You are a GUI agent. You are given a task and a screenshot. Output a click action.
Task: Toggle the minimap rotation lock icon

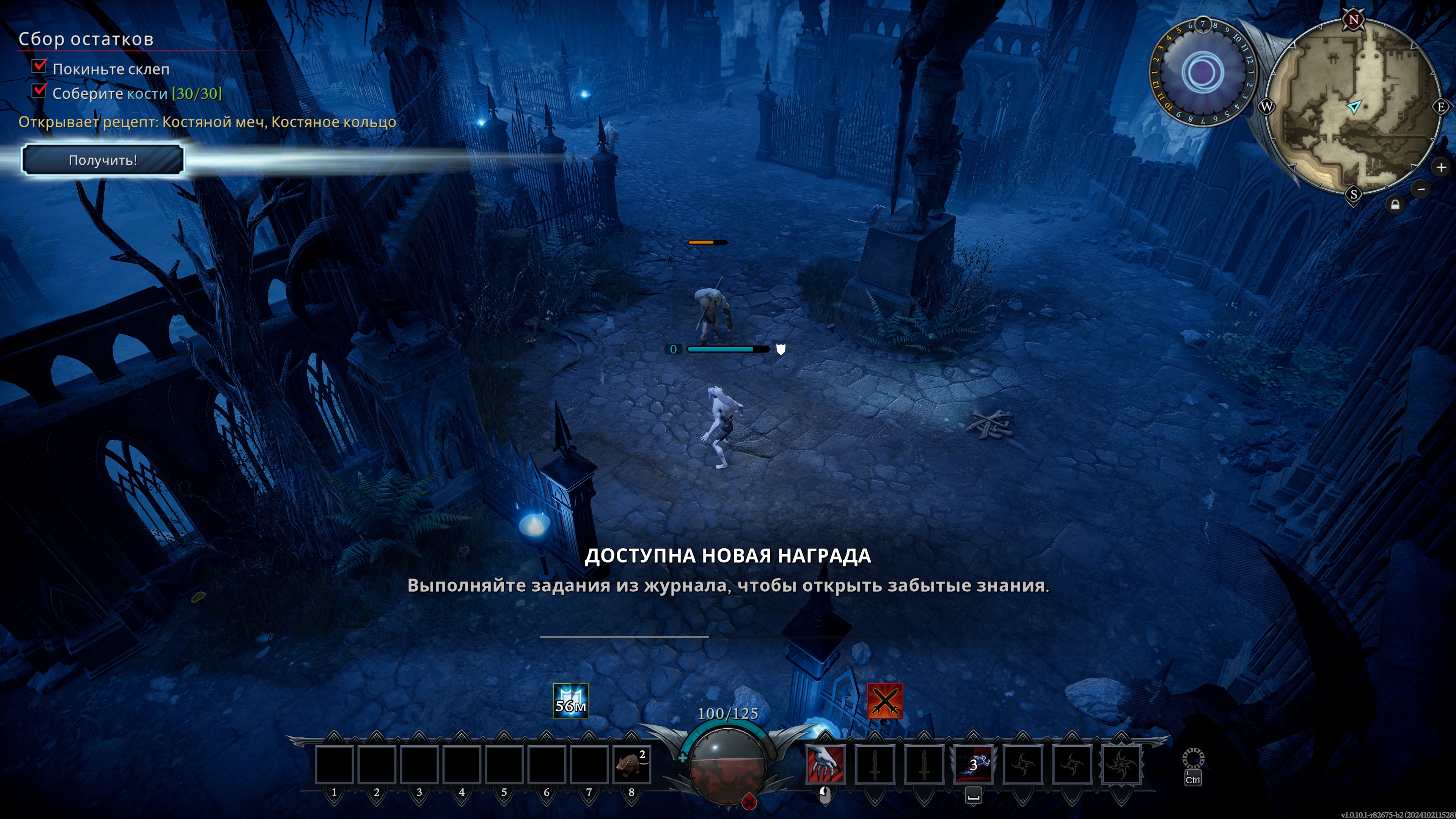[1395, 204]
